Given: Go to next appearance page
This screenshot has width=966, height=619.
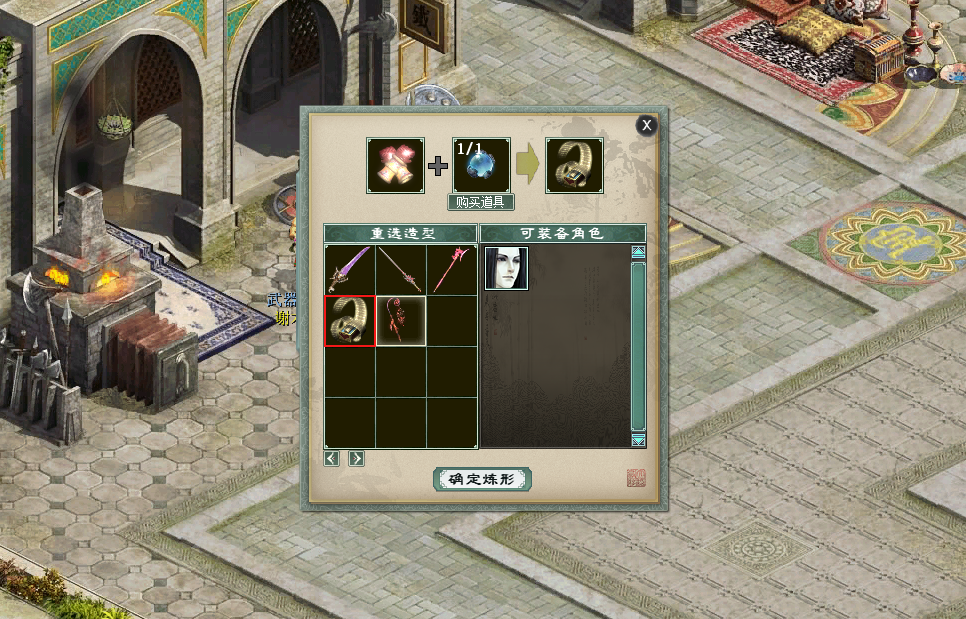Looking at the screenshot, I should [x=356, y=458].
